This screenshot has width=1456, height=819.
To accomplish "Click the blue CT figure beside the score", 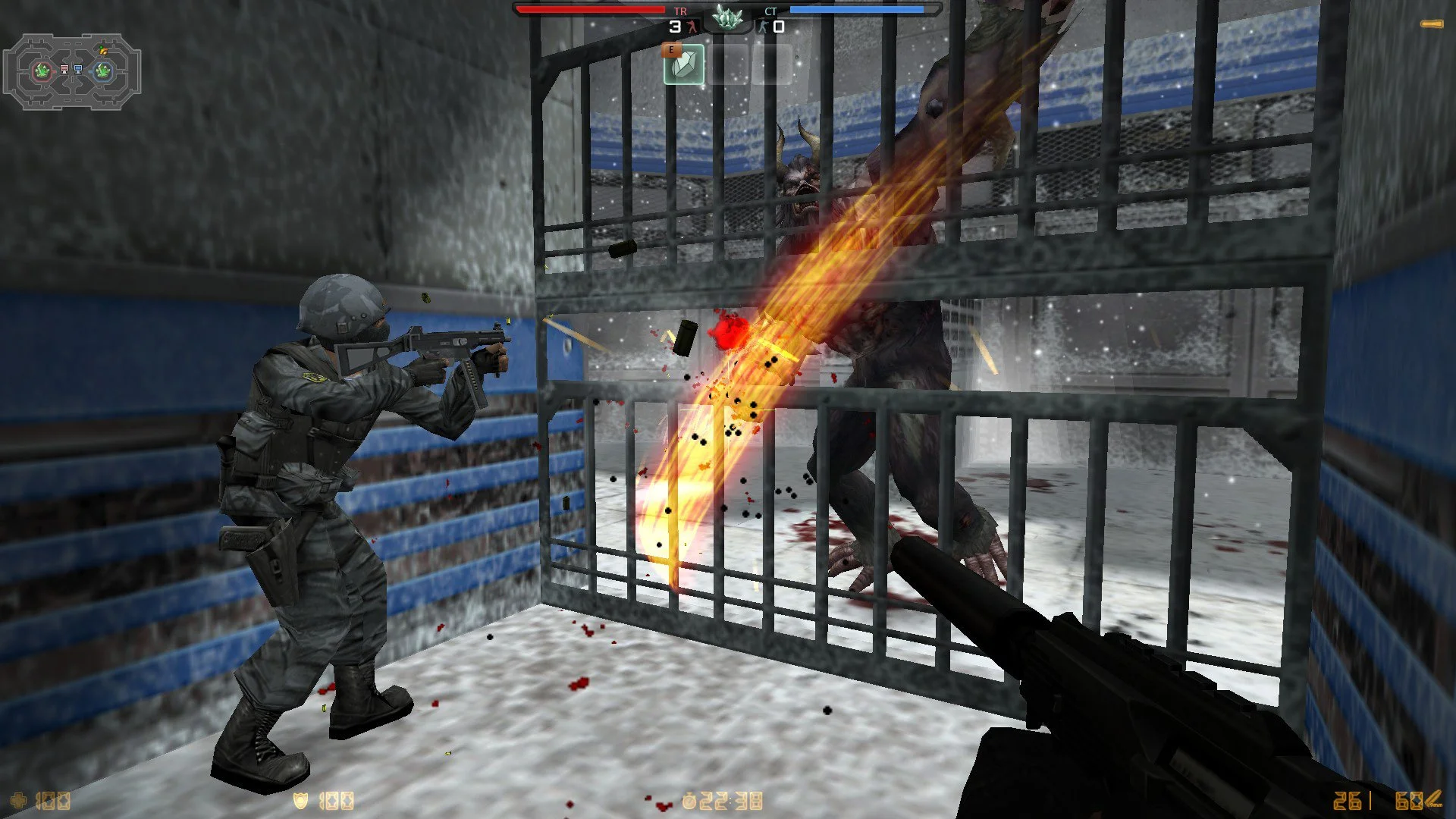I will click(x=764, y=25).
